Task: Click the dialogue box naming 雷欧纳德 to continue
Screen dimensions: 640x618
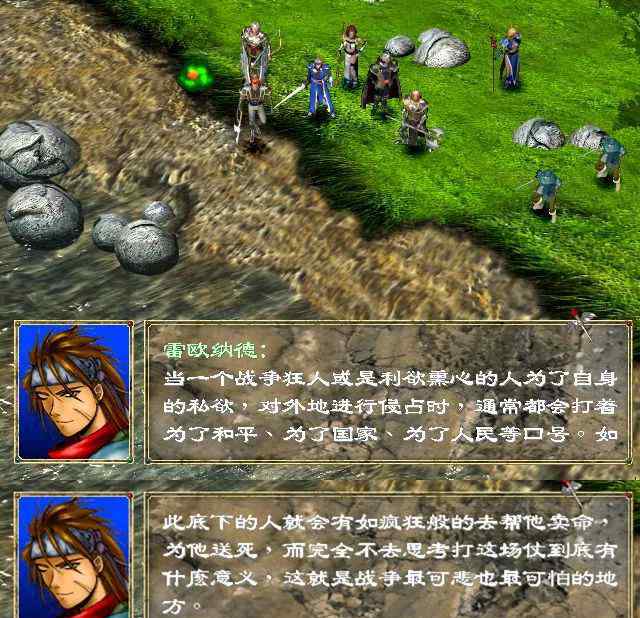Action: coord(389,392)
